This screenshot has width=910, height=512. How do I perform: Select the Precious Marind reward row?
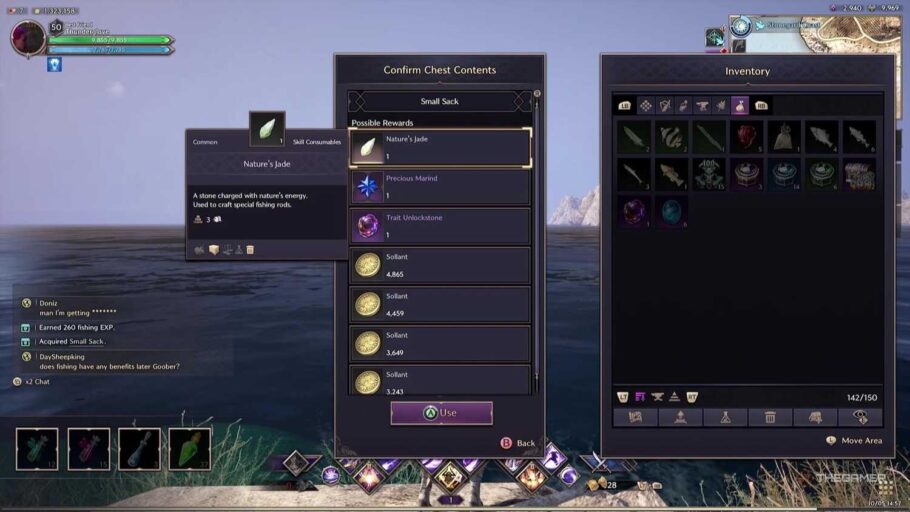pos(440,187)
